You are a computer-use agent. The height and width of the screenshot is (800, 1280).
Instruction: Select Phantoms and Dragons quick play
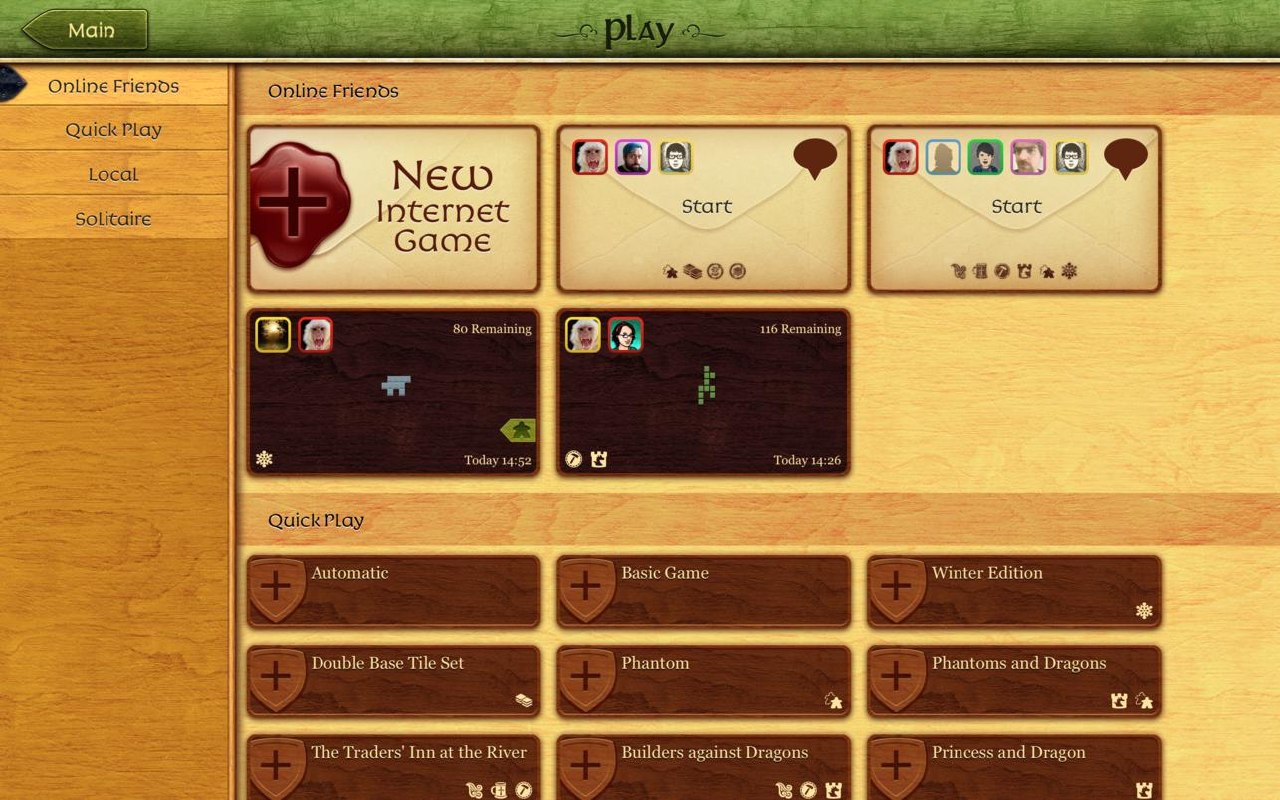[1013, 681]
